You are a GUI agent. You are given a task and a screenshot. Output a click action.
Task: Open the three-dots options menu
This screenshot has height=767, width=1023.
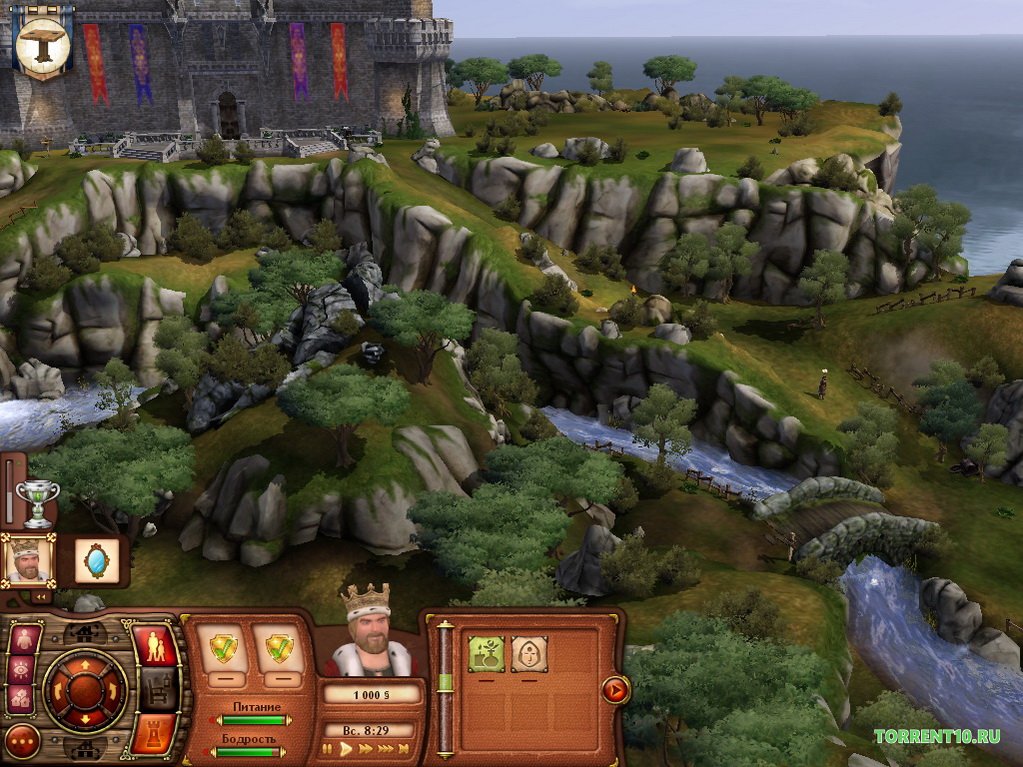coord(21,741)
